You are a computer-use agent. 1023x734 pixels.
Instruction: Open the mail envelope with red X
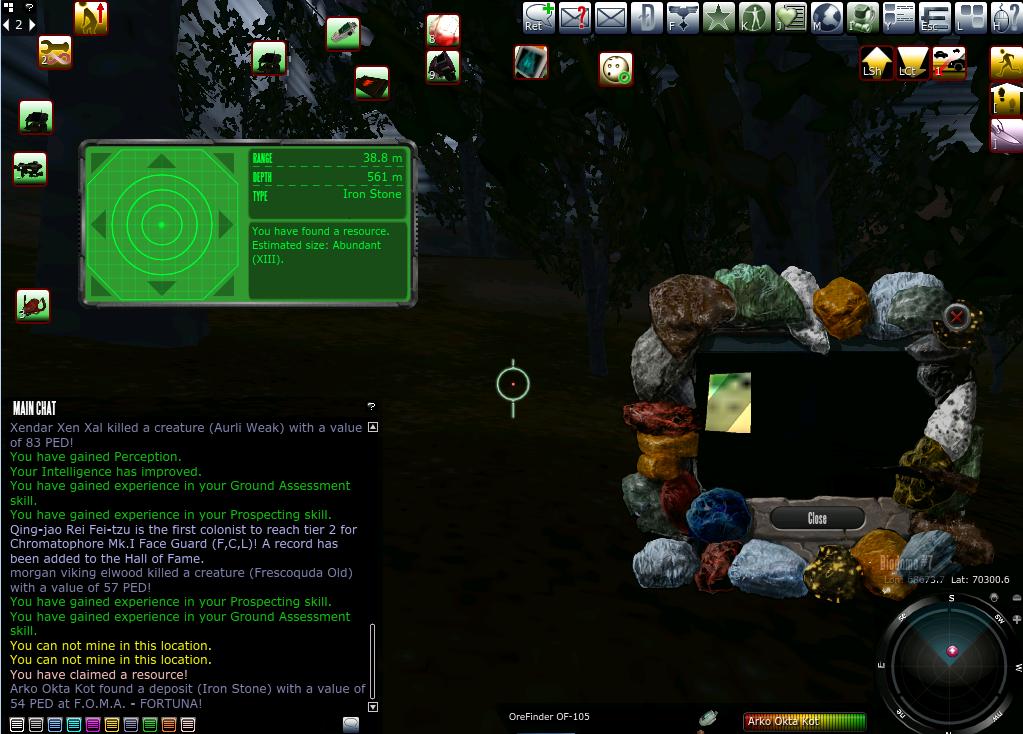click(575, 18)
